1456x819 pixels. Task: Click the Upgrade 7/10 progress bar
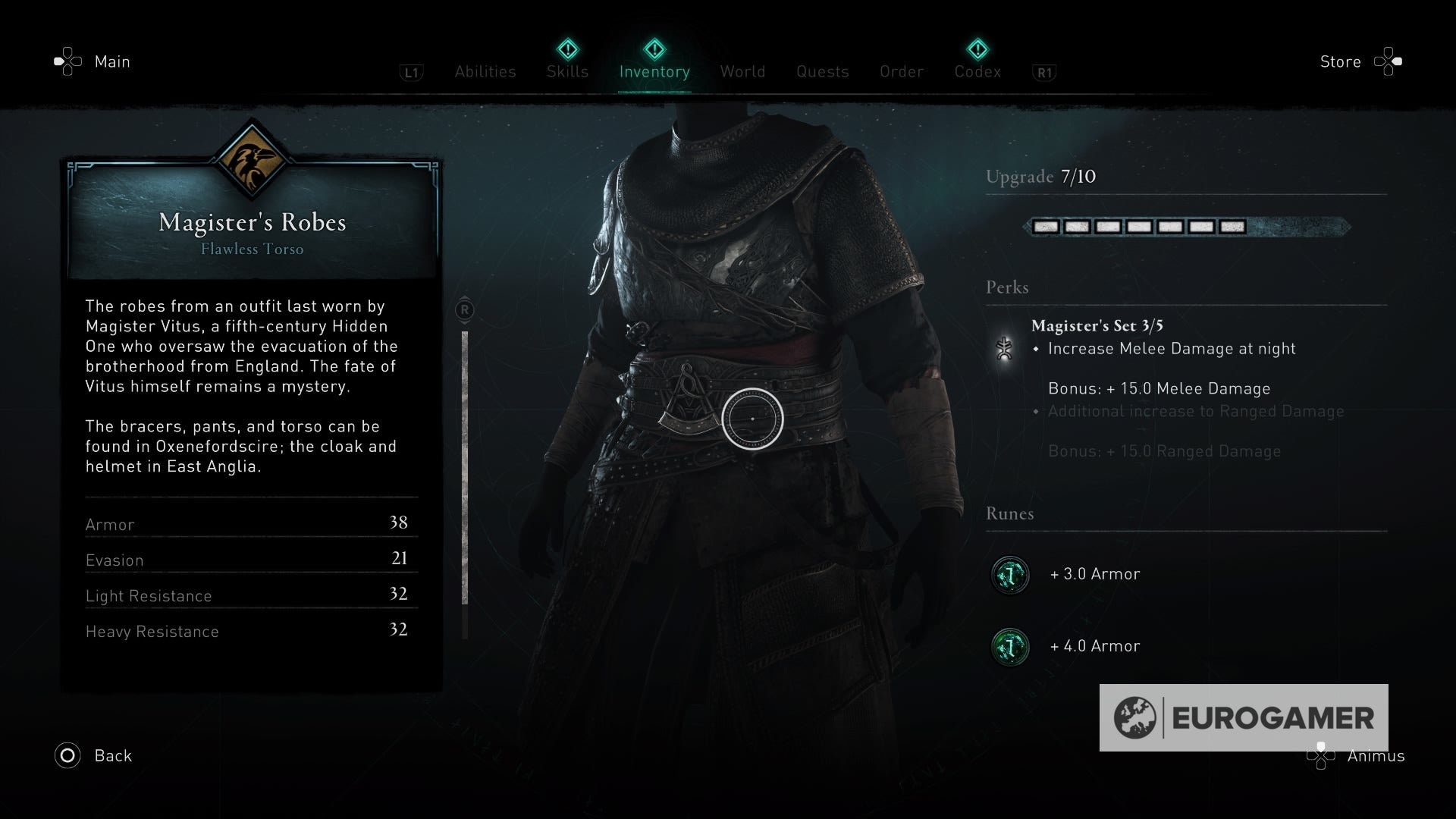coord(1187,226)
